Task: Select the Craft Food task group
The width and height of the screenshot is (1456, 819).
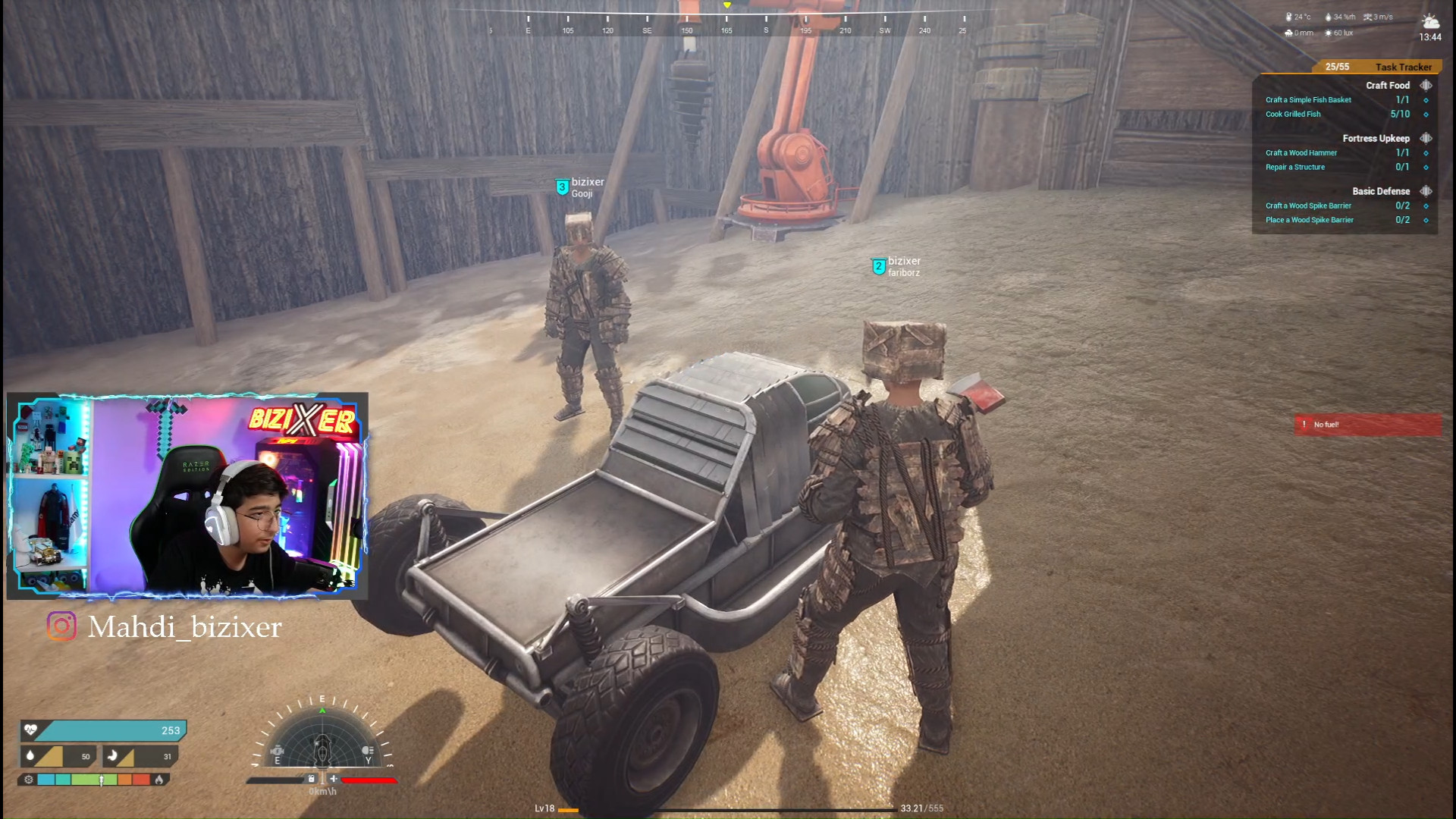Action: coord(1387,86)
